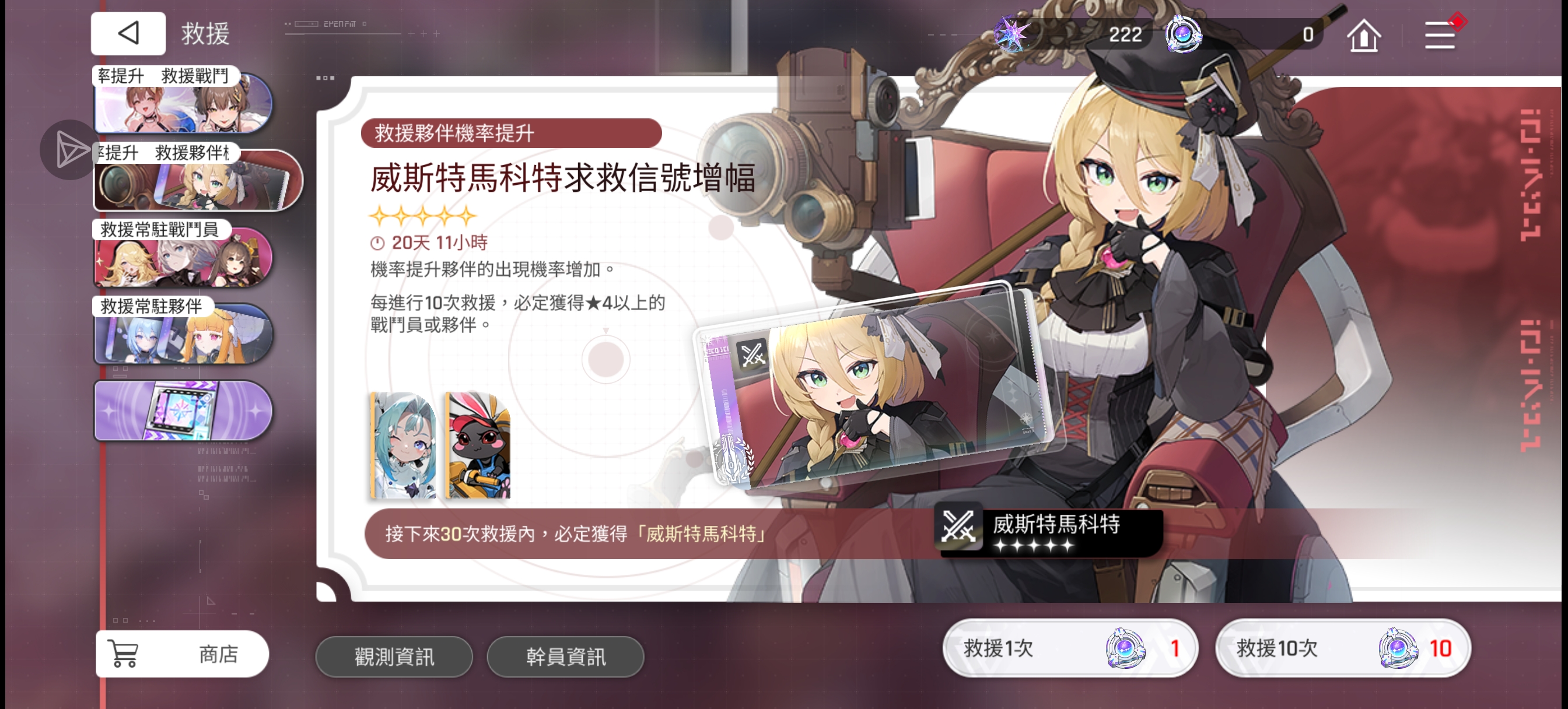Tap the back arrow beside 救援

tap(127, 33)
